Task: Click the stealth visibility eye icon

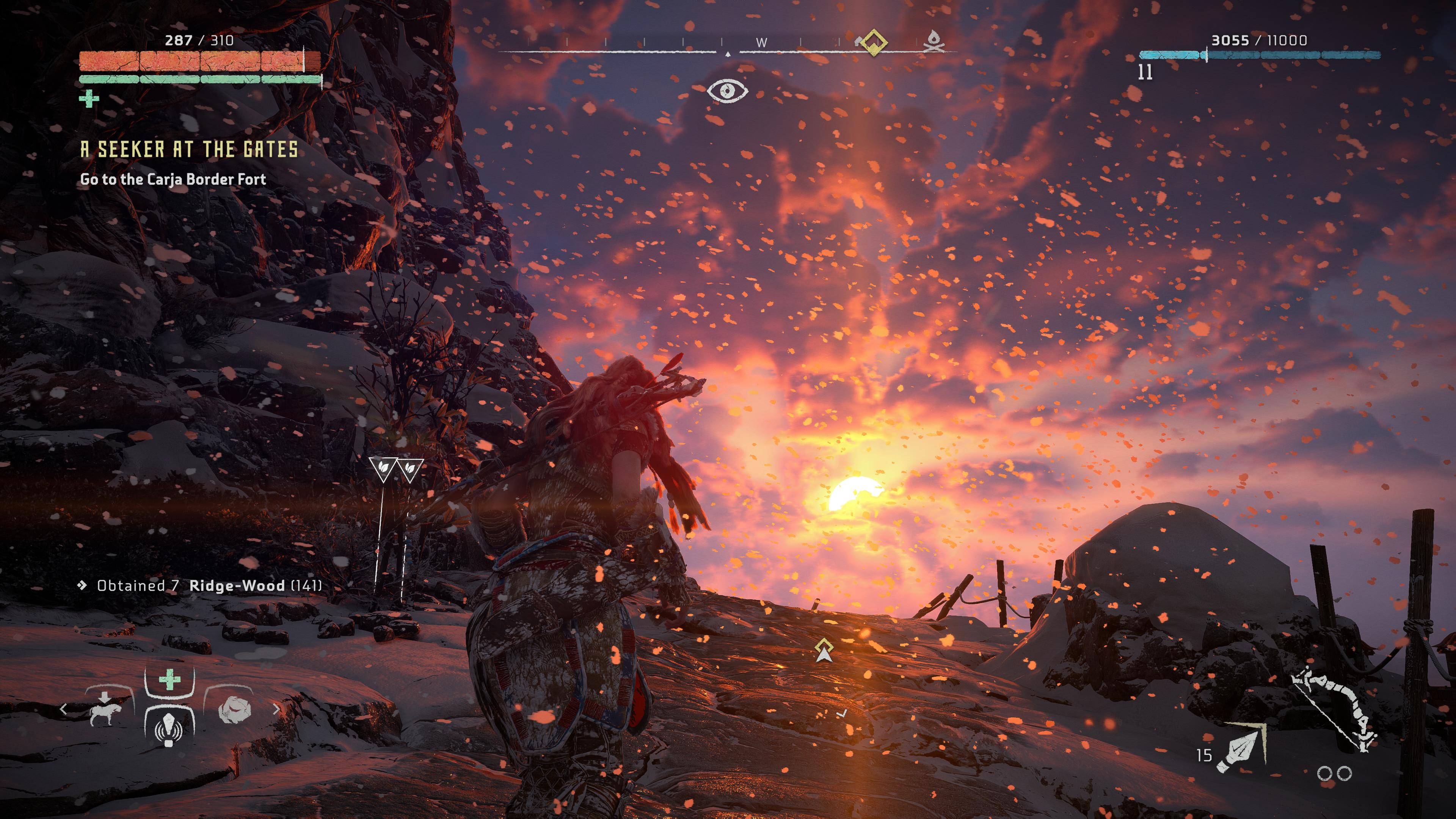Action: [x=728, y=91]
